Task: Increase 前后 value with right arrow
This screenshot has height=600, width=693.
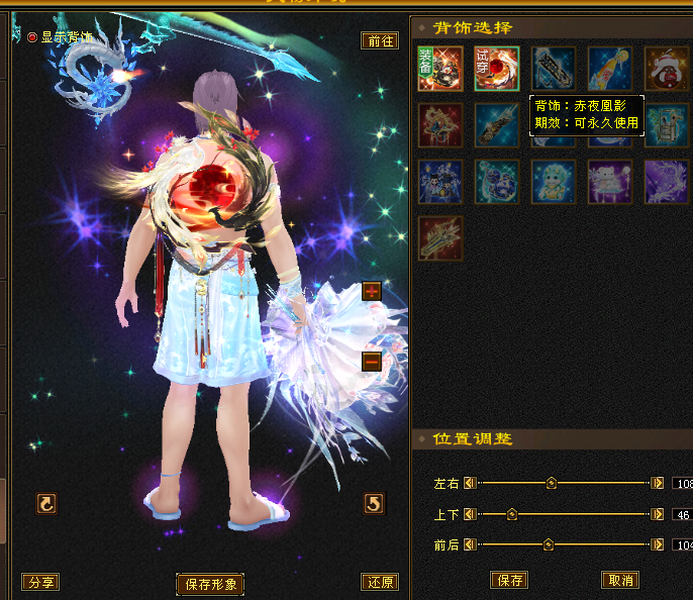Action: pyautogui.click(x=657, y=545)
